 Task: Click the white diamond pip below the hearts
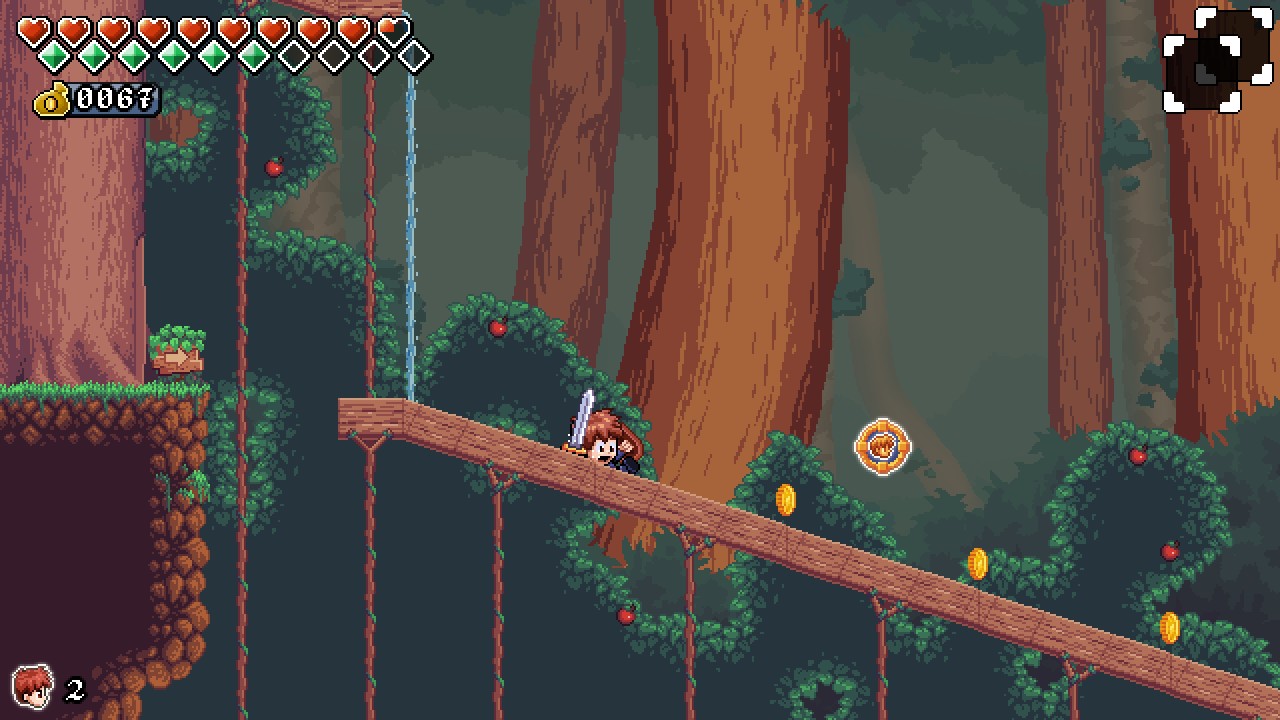pyautogui.click(x=414, y=57)
